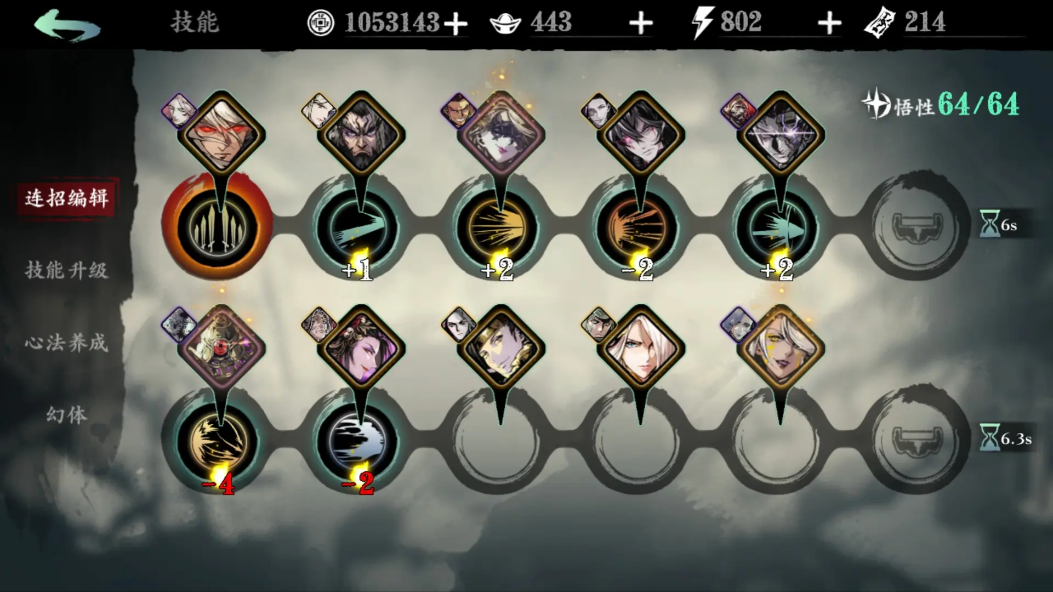1053x592 pixels.
Task: Choose the dark-haired pink-eyed character portrait
Action: click(640, 132)
